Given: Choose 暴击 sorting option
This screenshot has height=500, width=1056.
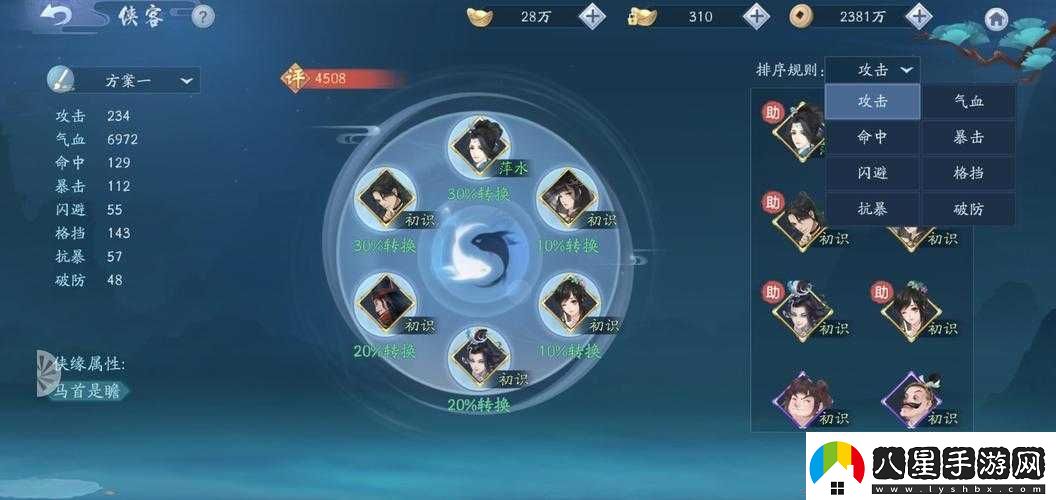Looking at the screenshot, I should [x=968, y=138].
